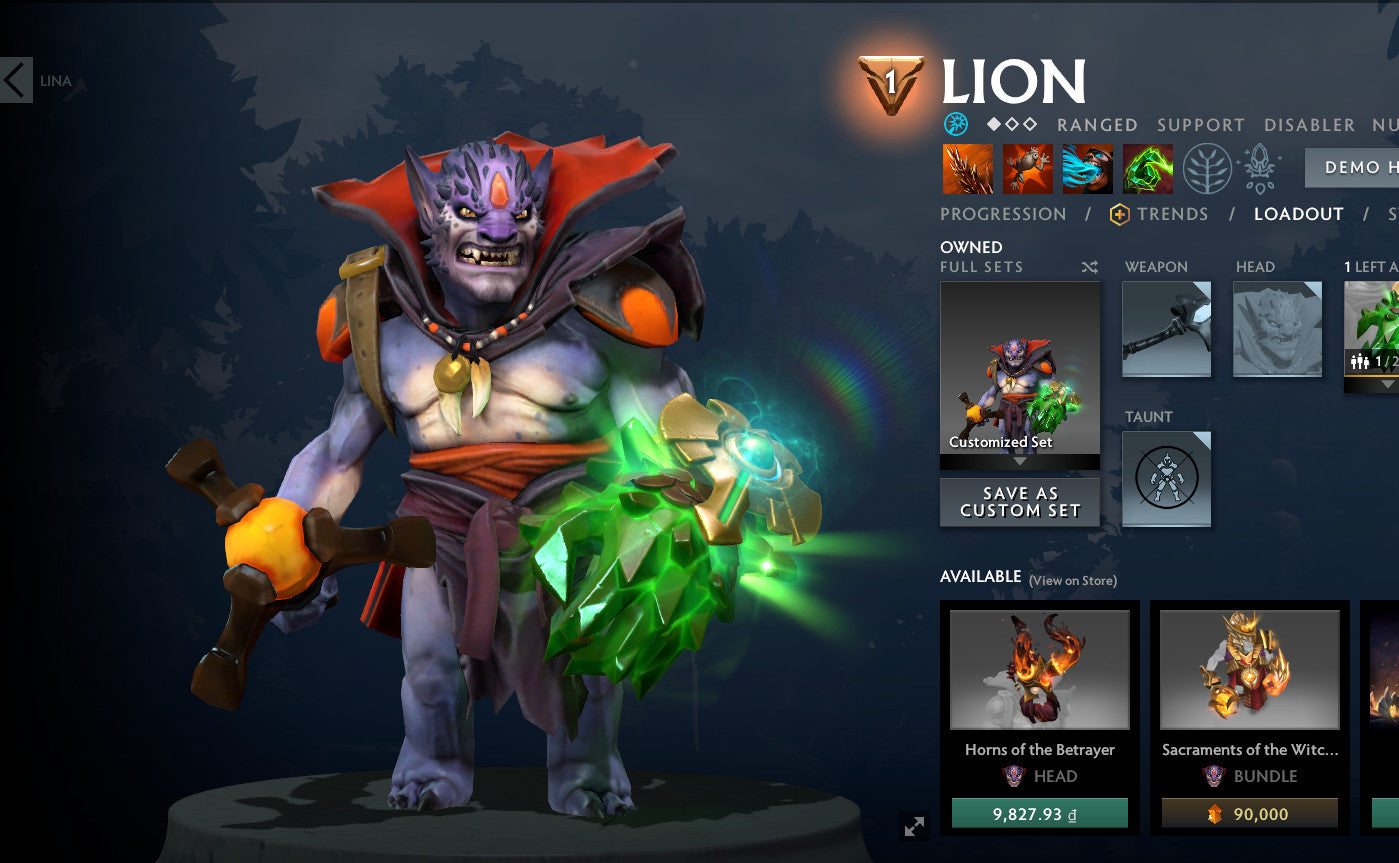Viewport: 1399px width, 863px height.
Task: Click the shuffle icon beside FULL SETS
Action: (x=1091, y=266)
